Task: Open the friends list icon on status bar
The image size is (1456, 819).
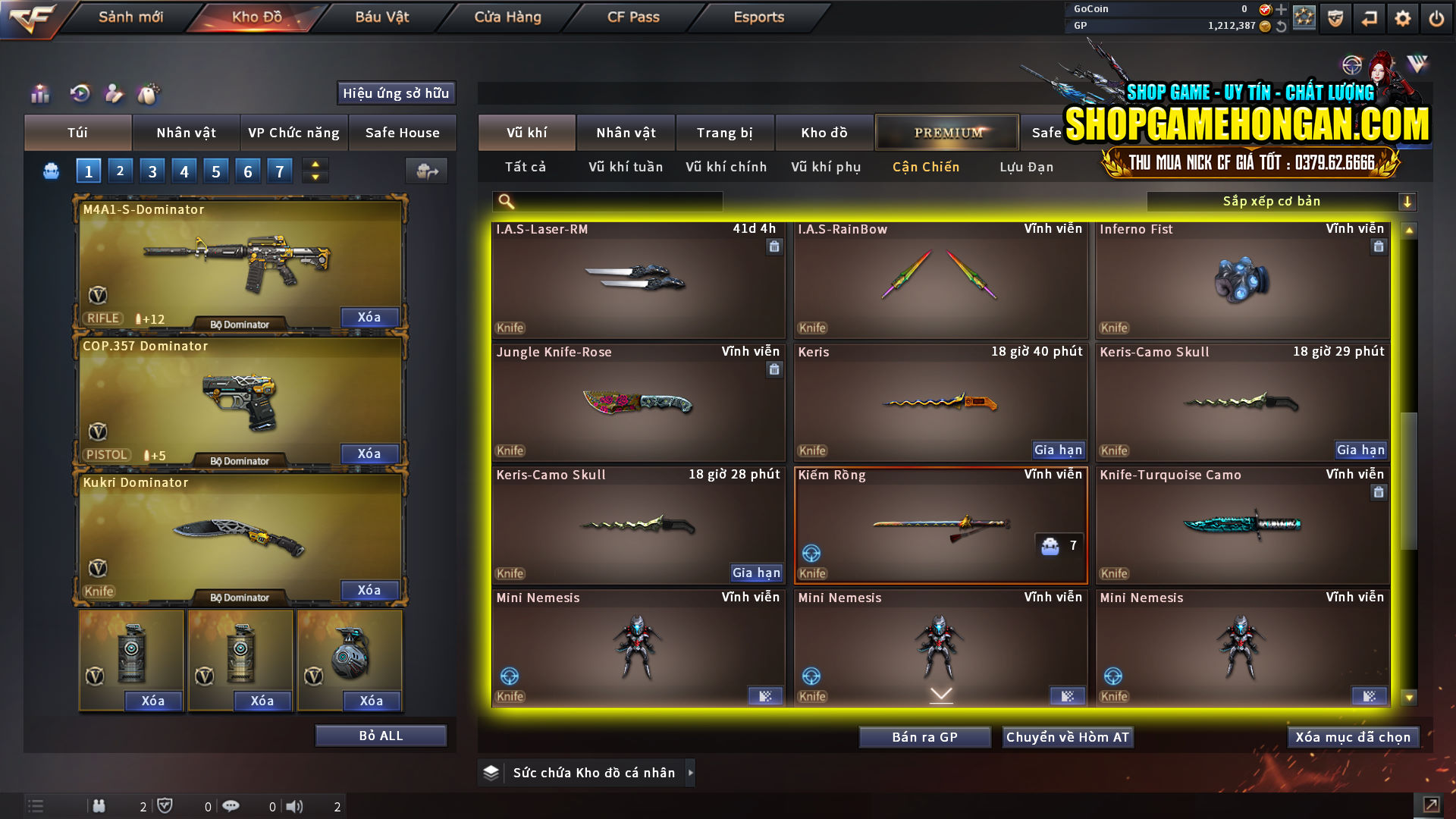Action: [99, 806]
